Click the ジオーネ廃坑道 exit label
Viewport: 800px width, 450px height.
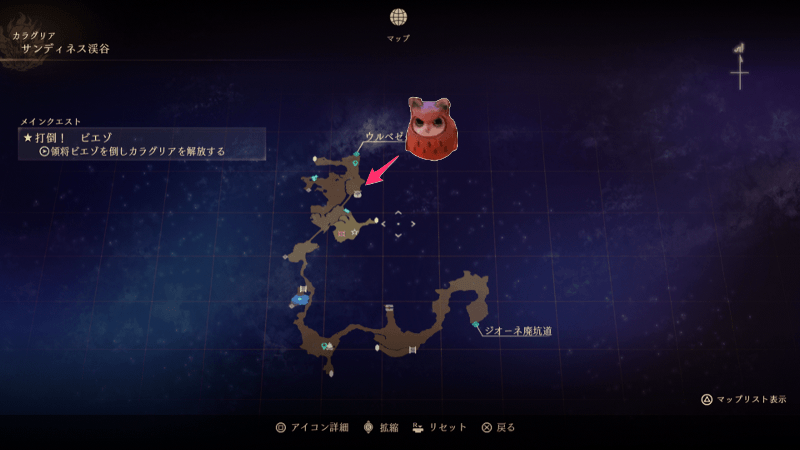pyautogui.click(x=518, y=331)
